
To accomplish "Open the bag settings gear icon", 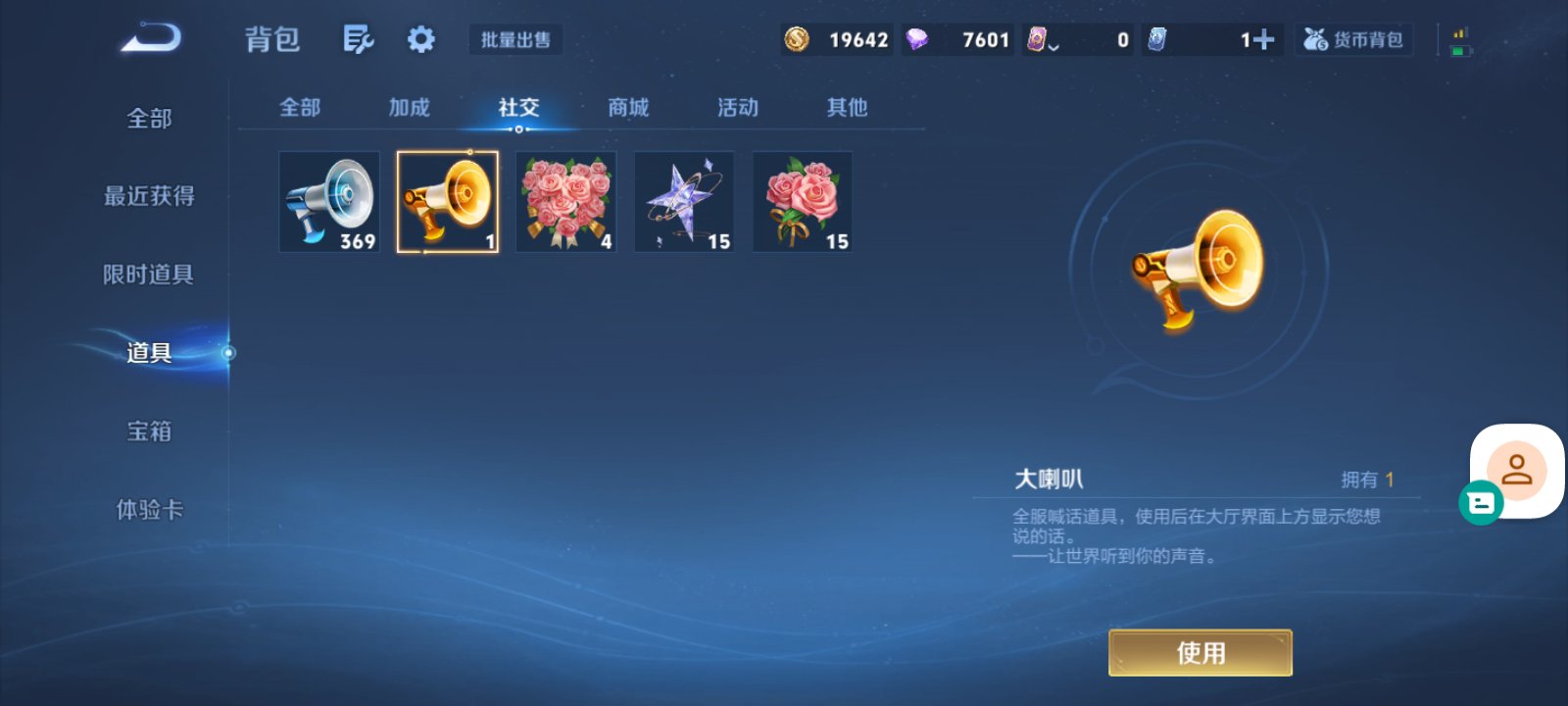I will (420, 39).
